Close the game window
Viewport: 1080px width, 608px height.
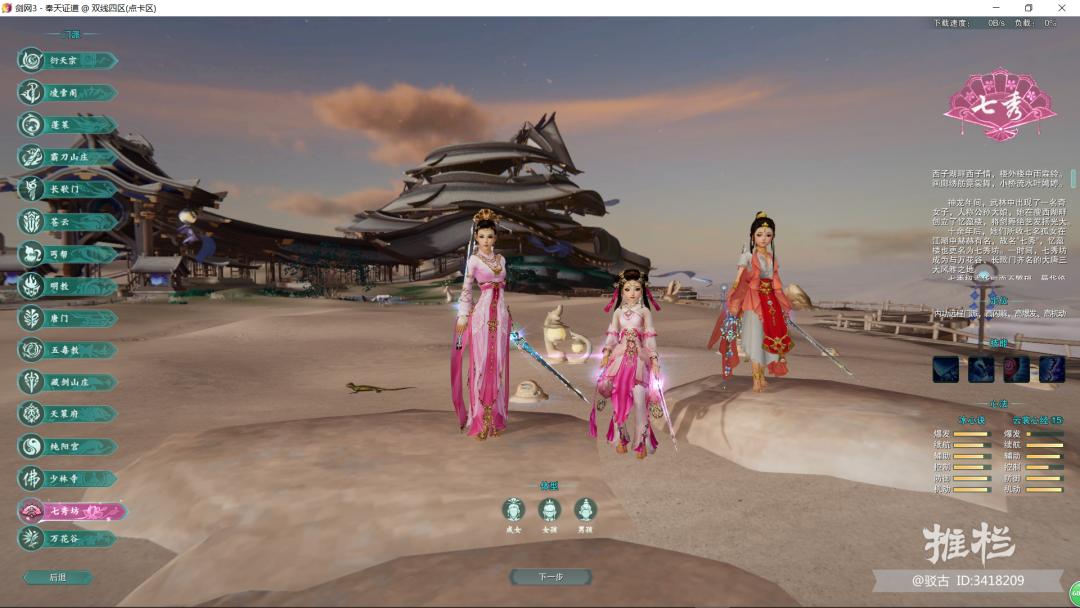[x=1062, y=8]
